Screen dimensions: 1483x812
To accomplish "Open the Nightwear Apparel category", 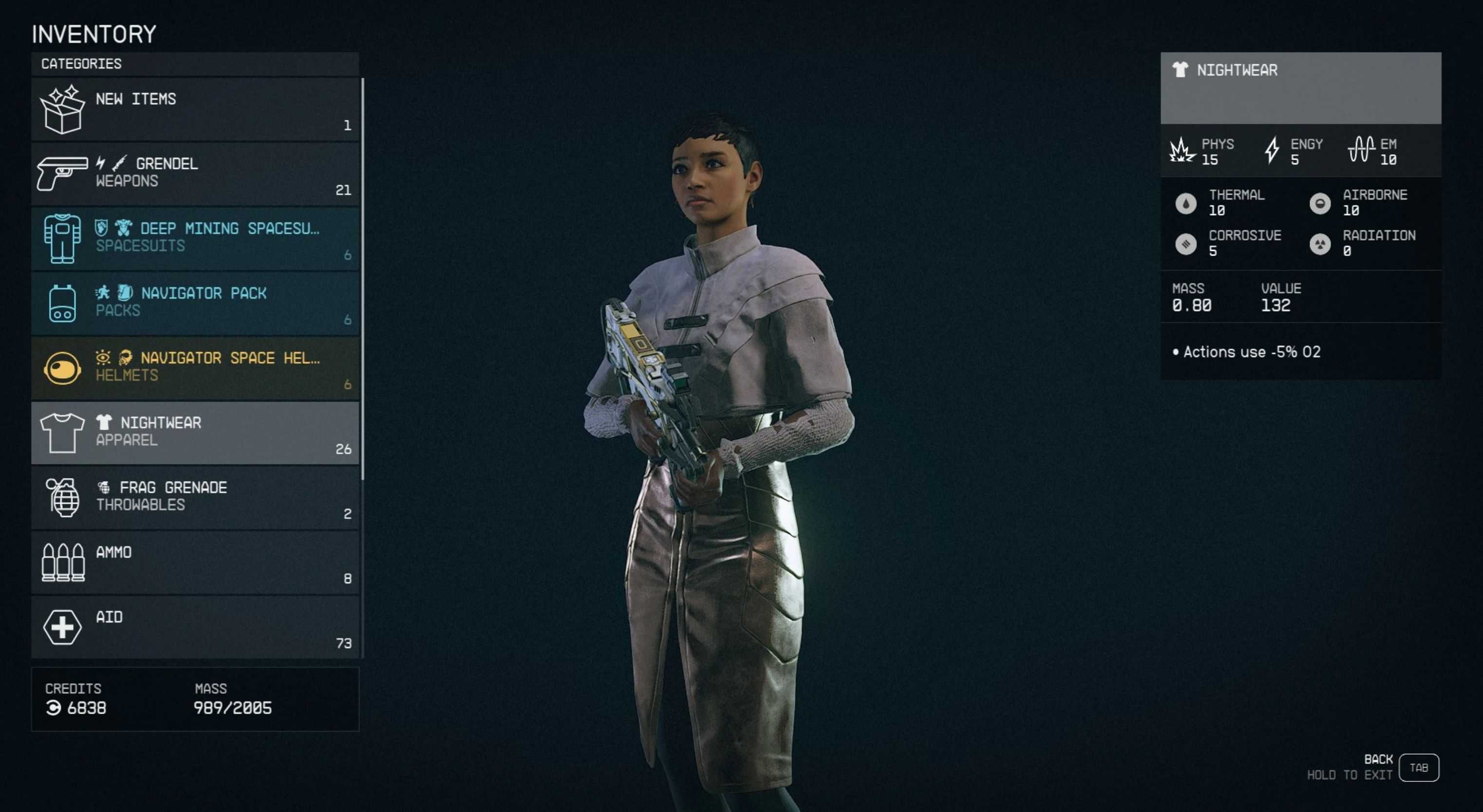I will [195, 433].
